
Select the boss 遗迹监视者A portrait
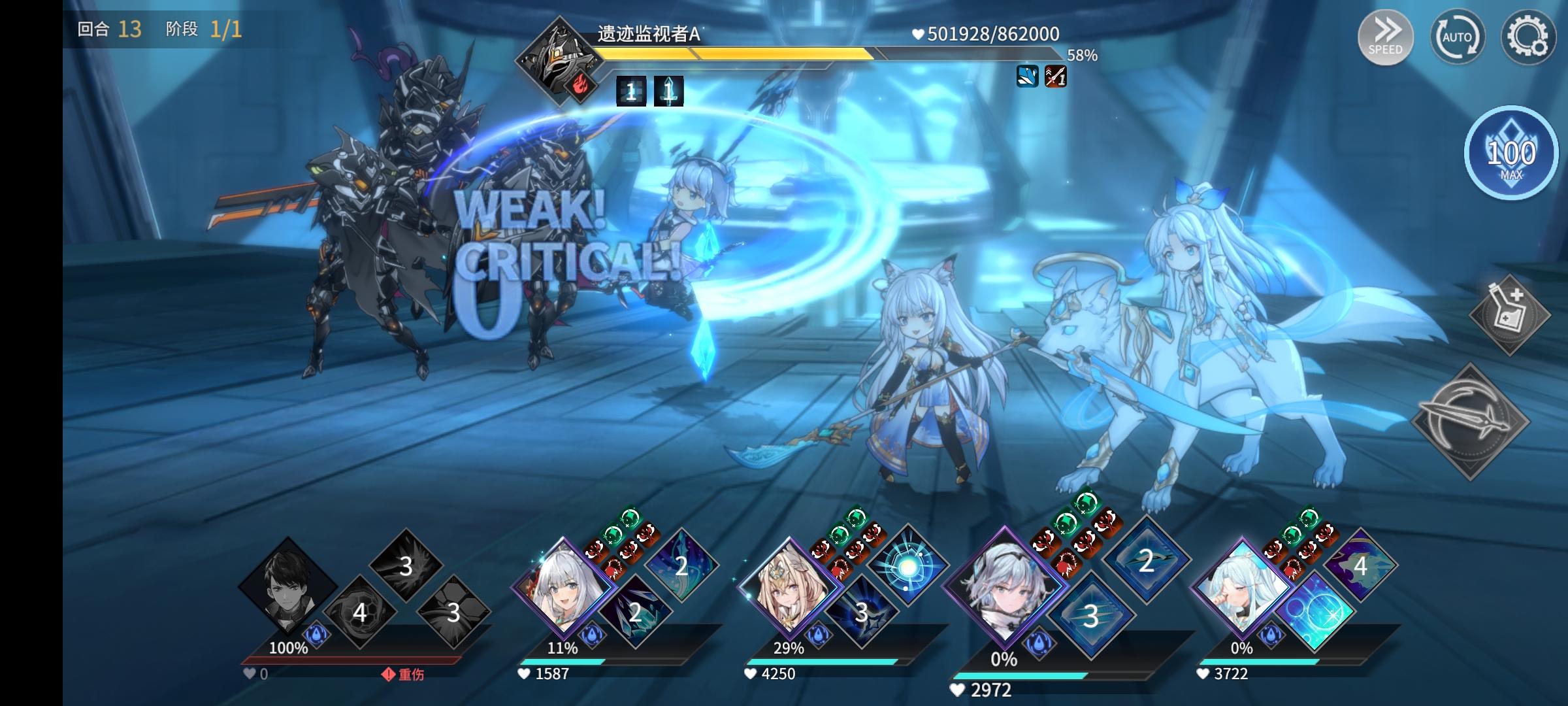(559, 59)
